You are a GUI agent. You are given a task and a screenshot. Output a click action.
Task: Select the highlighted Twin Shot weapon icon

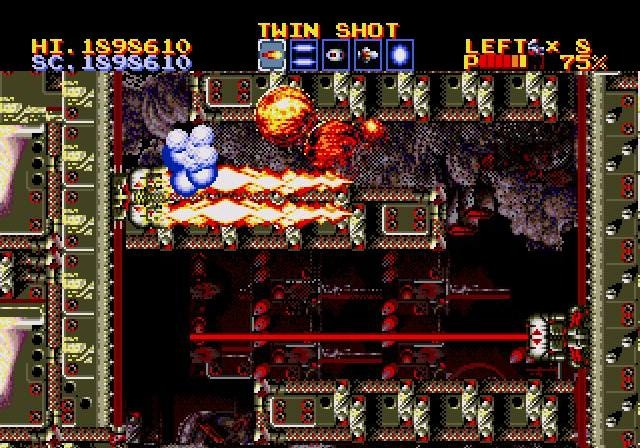pyautogui.click(x=272, y=55)
